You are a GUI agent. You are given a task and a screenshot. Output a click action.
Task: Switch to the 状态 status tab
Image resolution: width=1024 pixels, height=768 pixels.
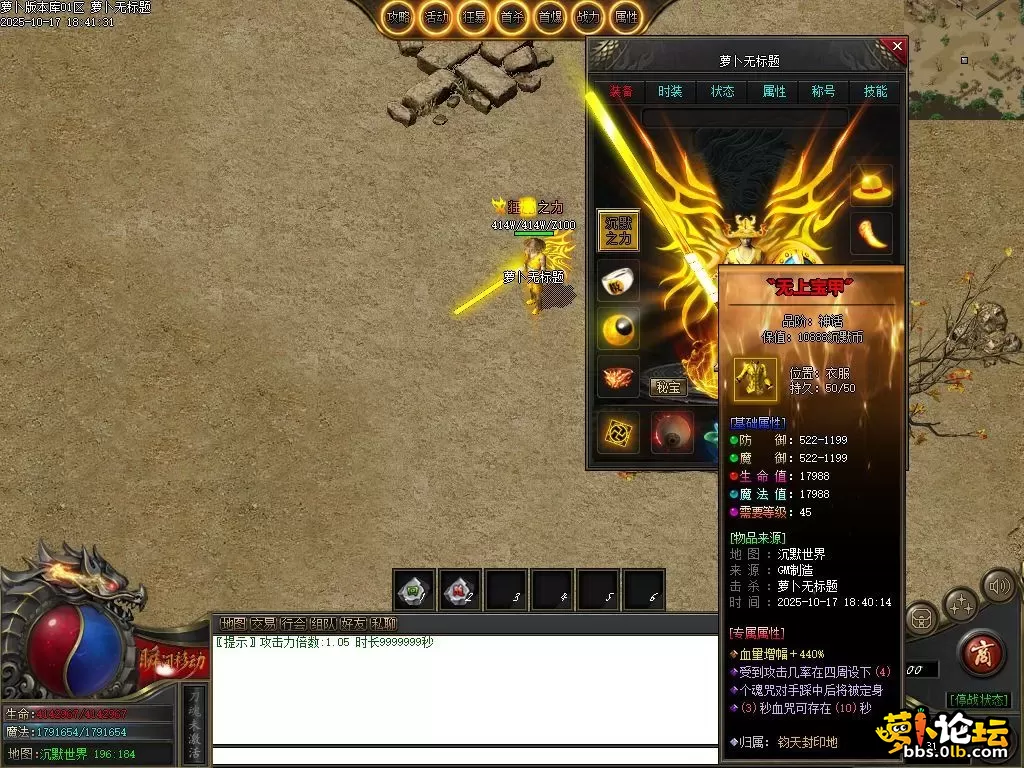[722, 91]
